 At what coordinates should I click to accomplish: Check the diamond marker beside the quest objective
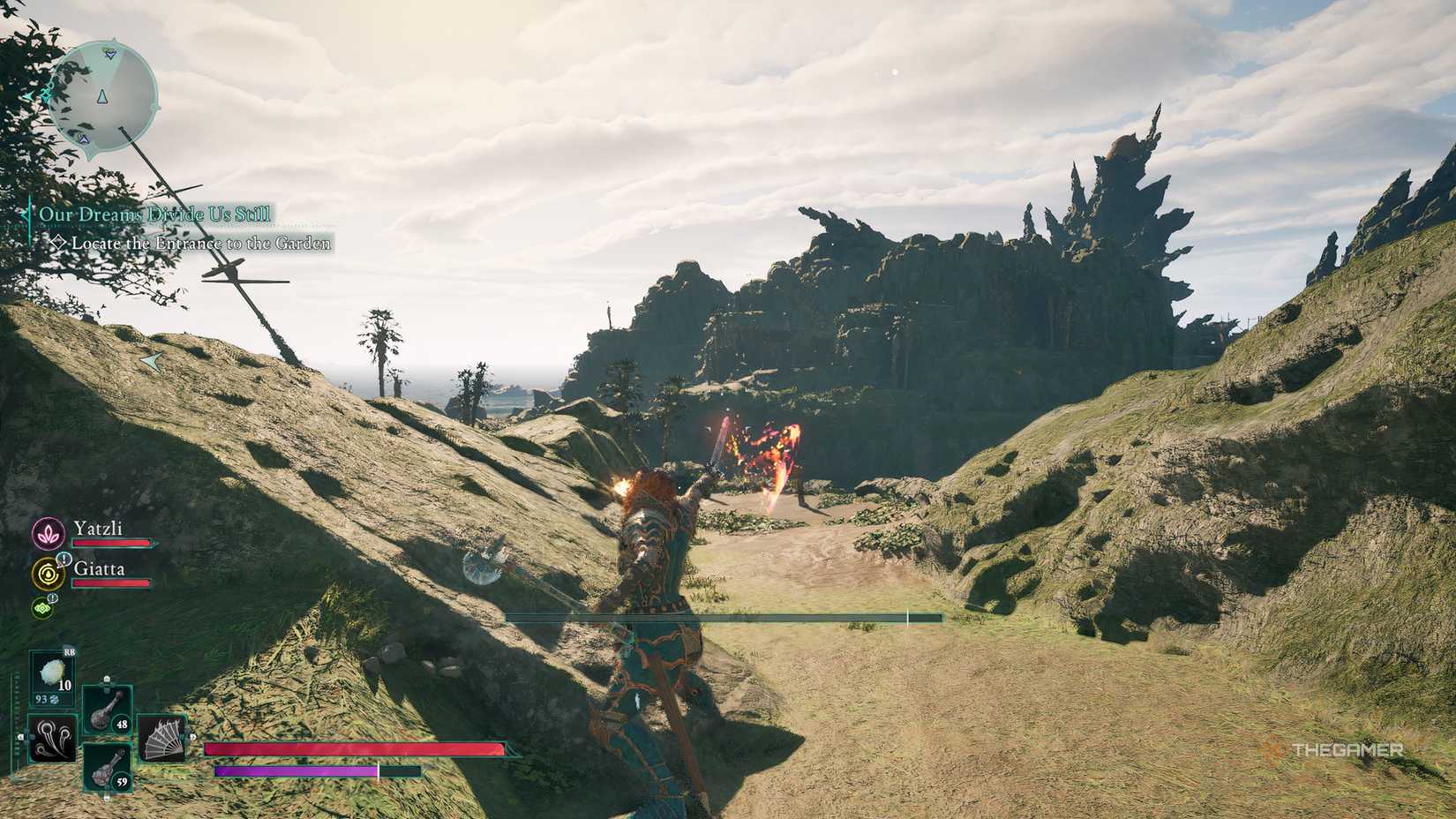pyautogui.click(x=58, y=242)
